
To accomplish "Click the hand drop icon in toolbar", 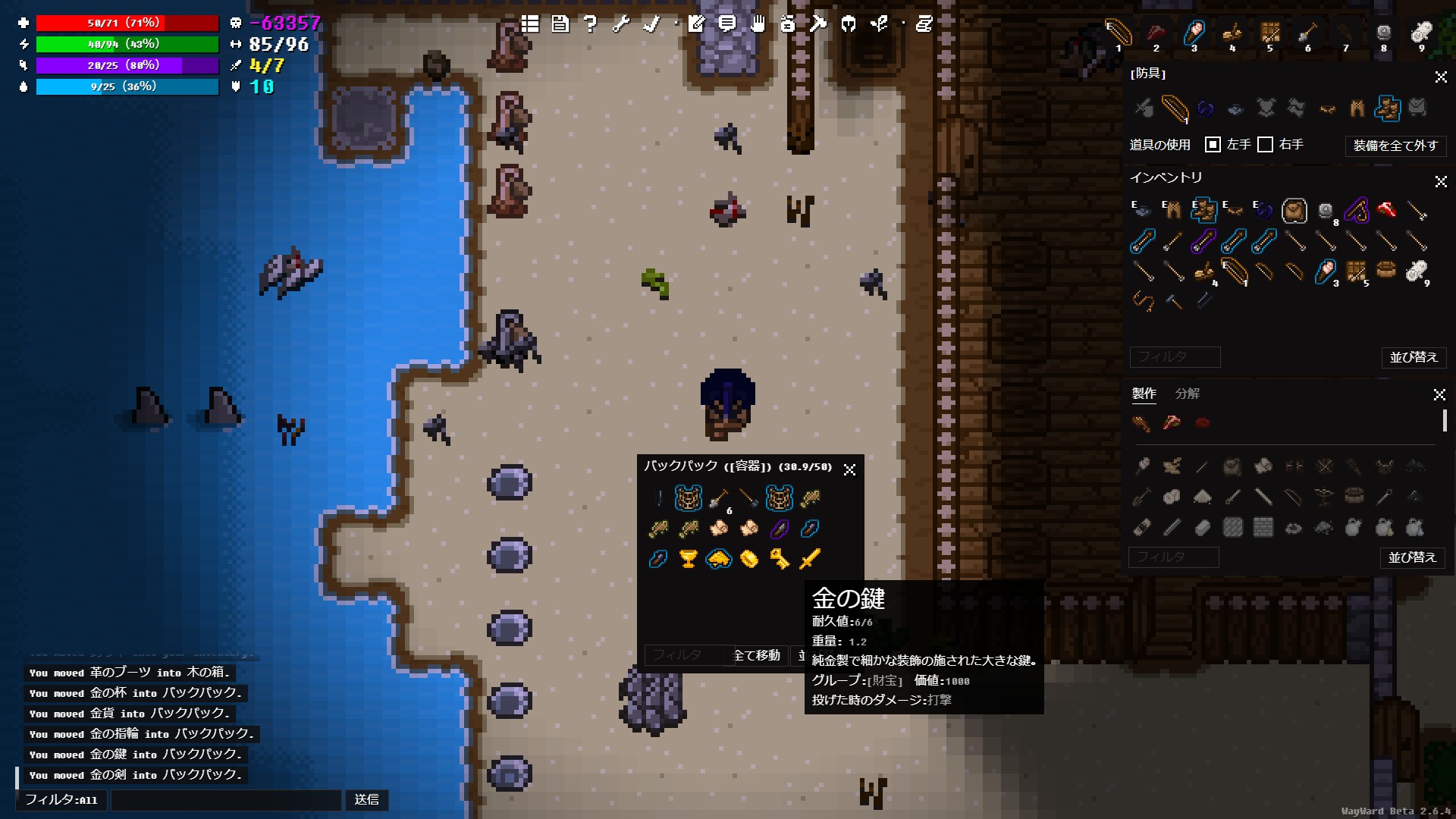I will [758, 24].
